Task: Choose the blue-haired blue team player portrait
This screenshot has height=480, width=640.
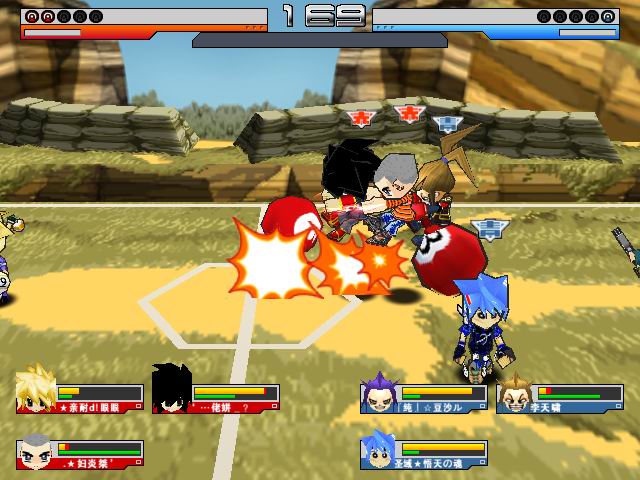Action: pyautogui.click(x=379, y=449)
